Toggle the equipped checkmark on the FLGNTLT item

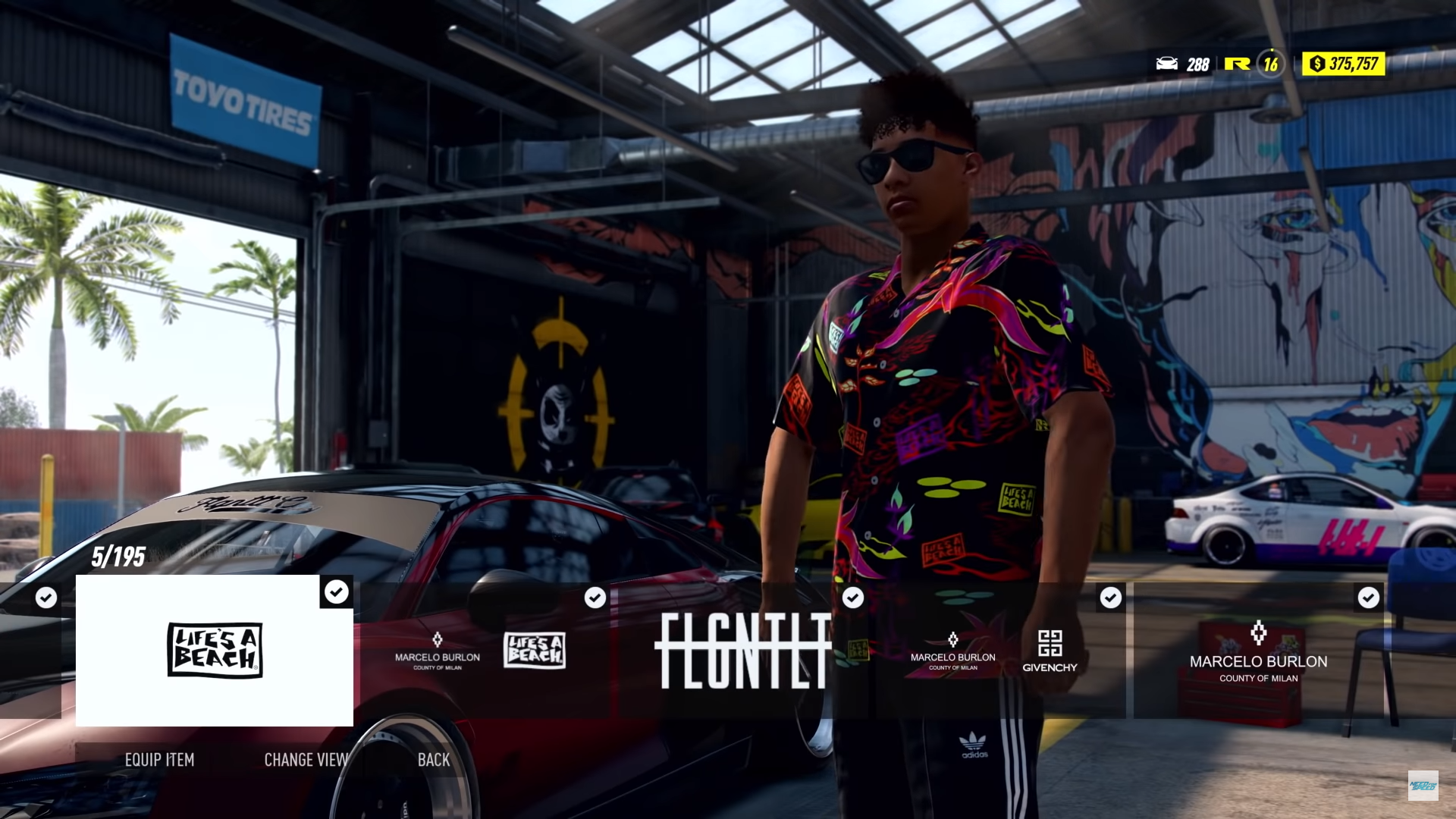coord(852,598)
